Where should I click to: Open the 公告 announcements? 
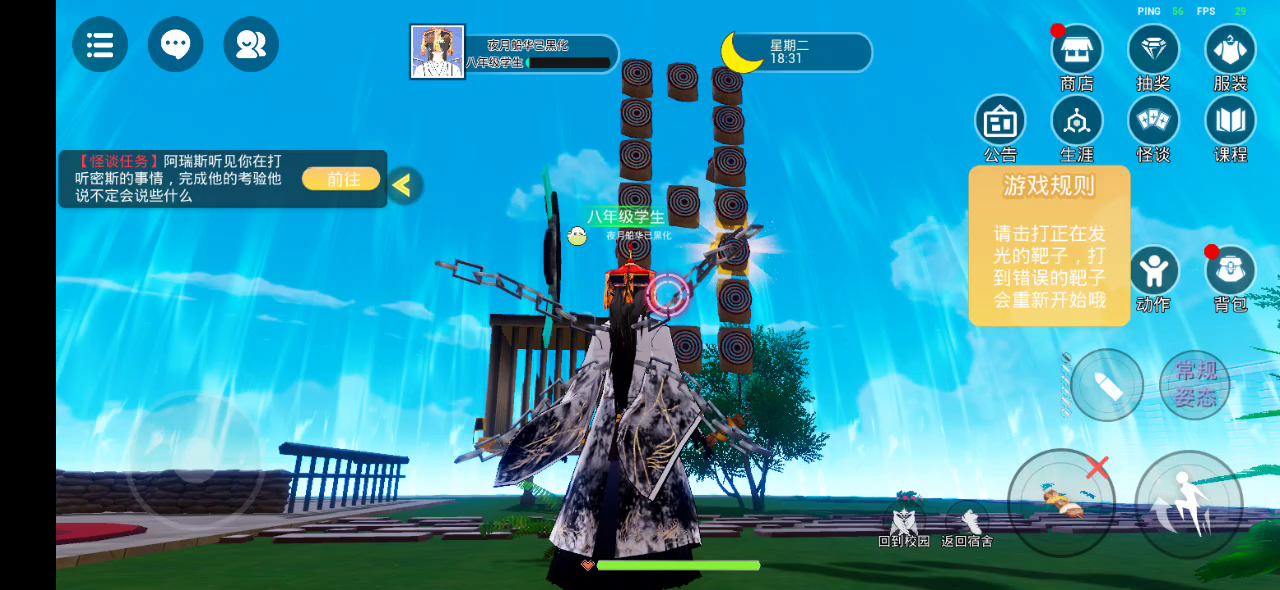1000,122
